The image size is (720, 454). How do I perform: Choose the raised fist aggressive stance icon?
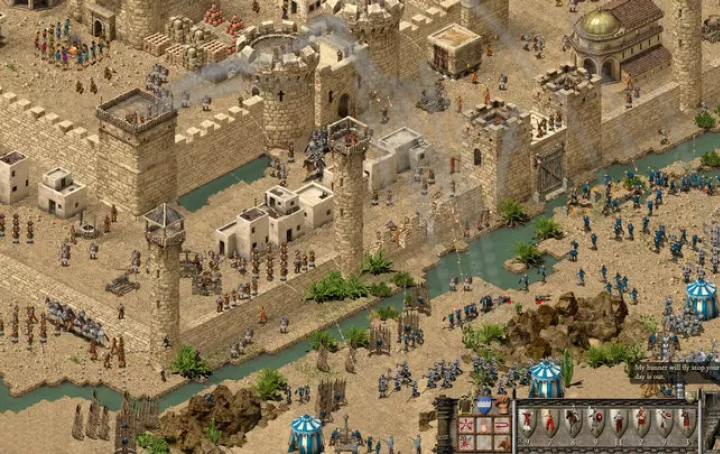point(502,405)
